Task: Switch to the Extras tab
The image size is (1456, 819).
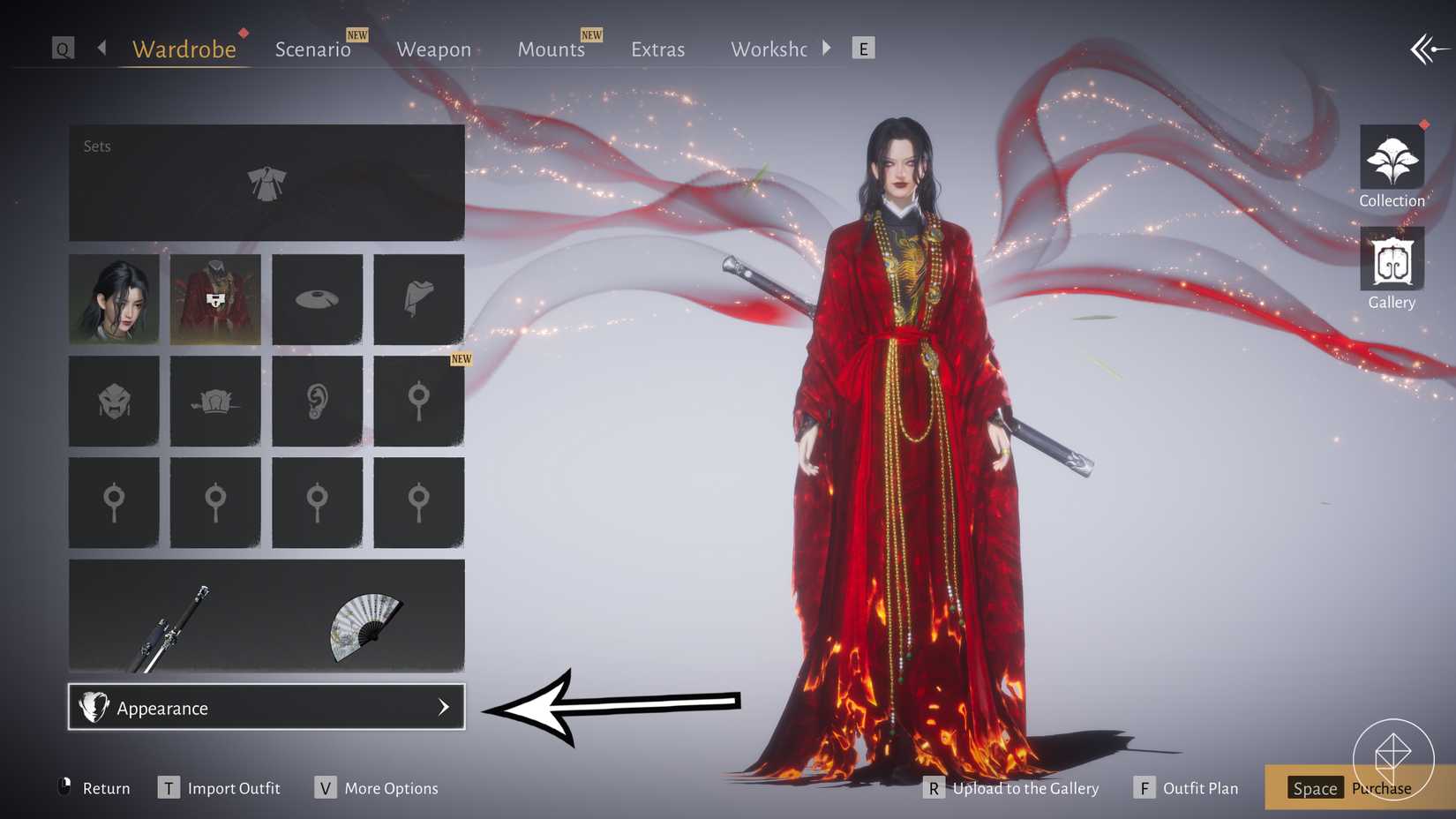Action: [657, 49]
